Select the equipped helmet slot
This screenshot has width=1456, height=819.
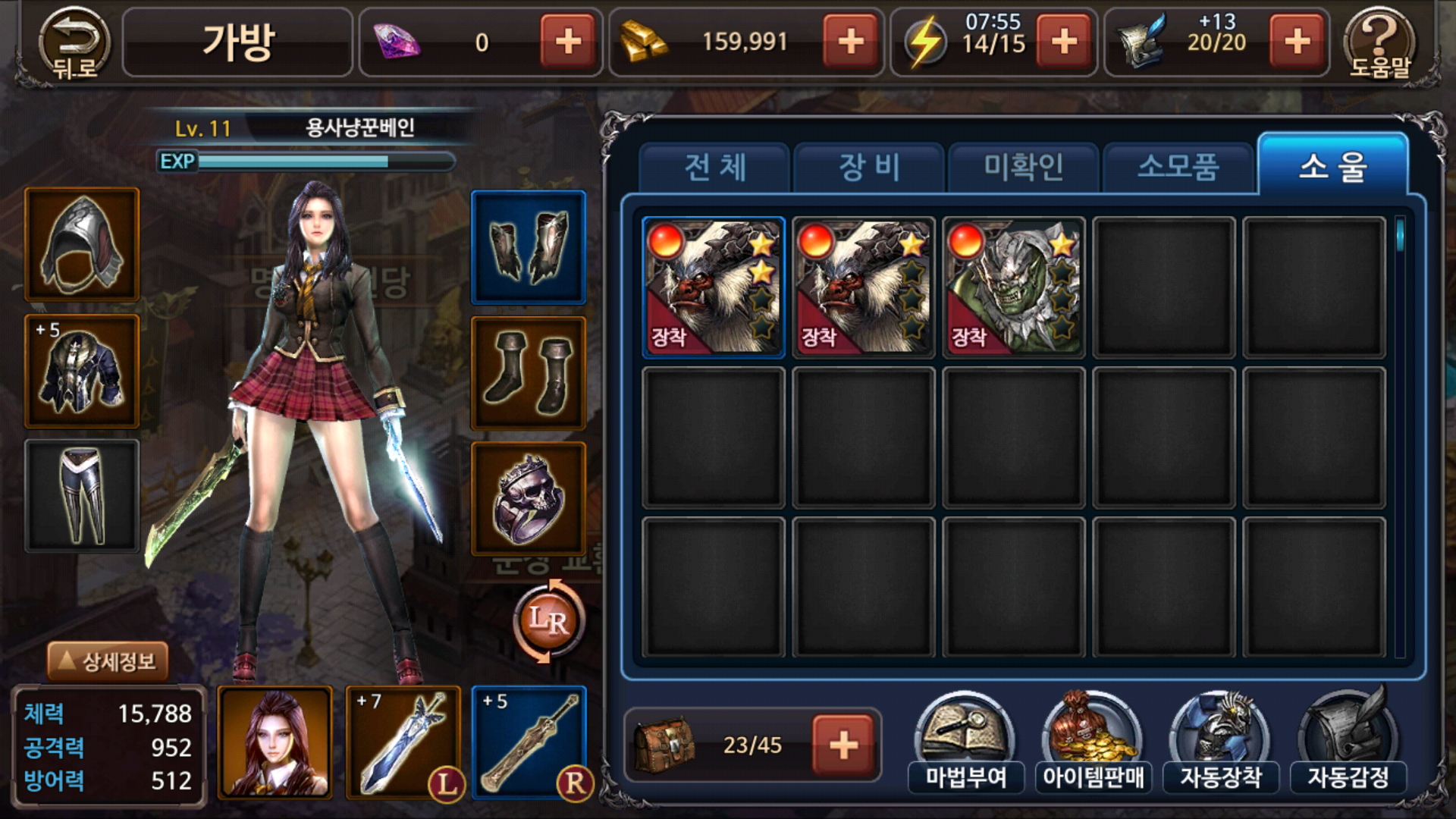[x=82, y=244]
